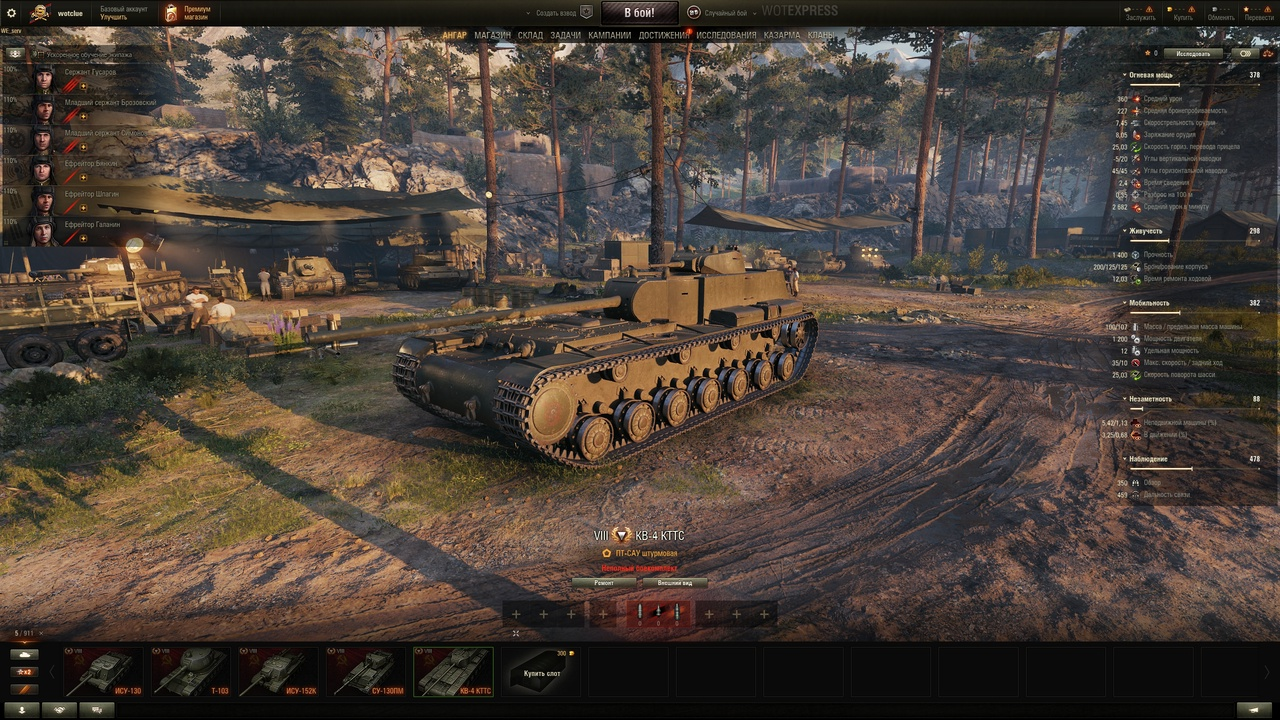The height and width of the screenshot is (720, 1280).
Task: Click the Ремонт button
Action: (604, 582)
